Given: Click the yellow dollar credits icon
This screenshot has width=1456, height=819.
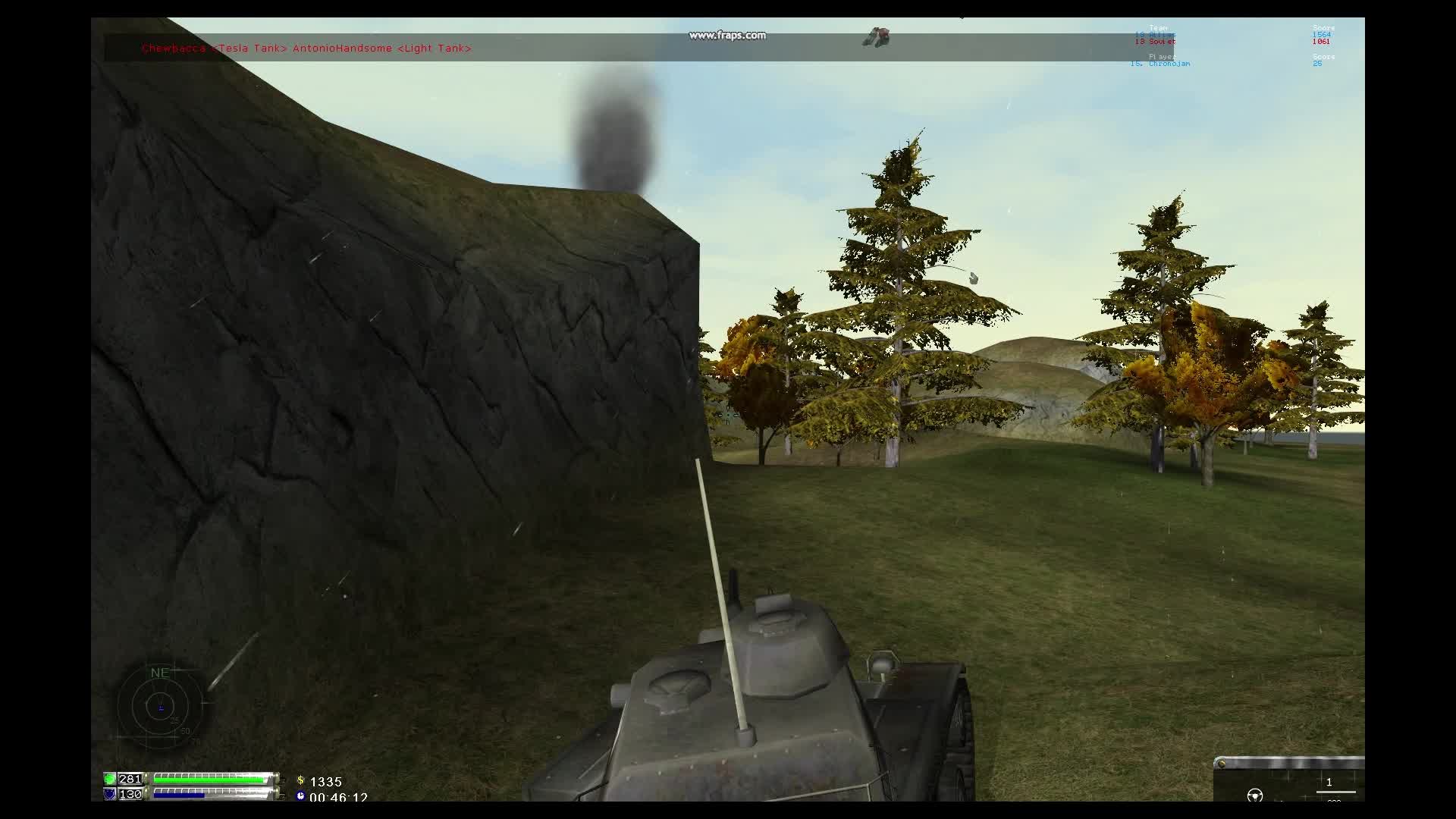Looking at the screenshot, I should pos(302,781).
